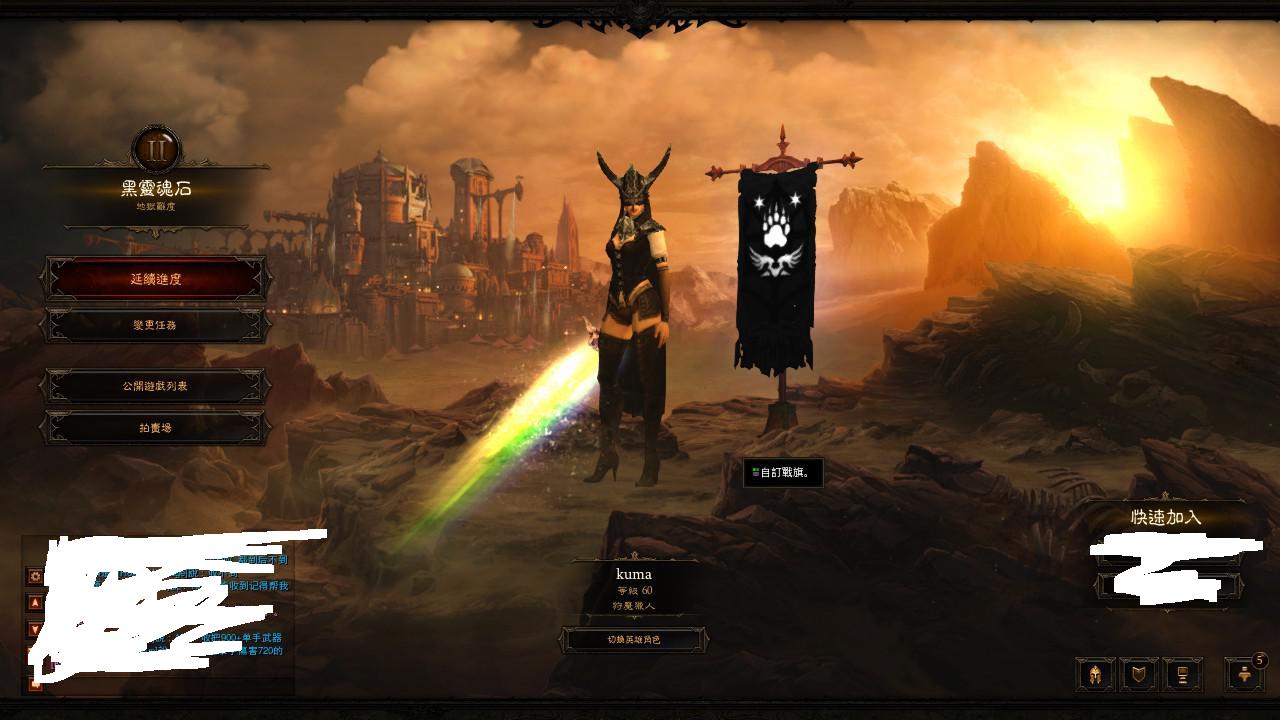The image size is (1280, 720).
Task: Open the social friends icon with badge 5
Action: [1244, 675]
